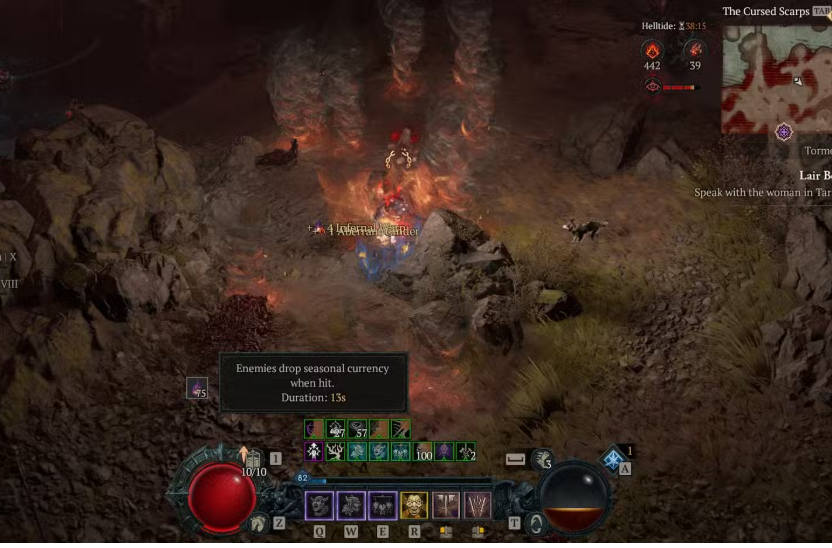Click the blue diamond icon above the resource orb
The width and height of the screenshot is (832, 548).
click(613, 459)
